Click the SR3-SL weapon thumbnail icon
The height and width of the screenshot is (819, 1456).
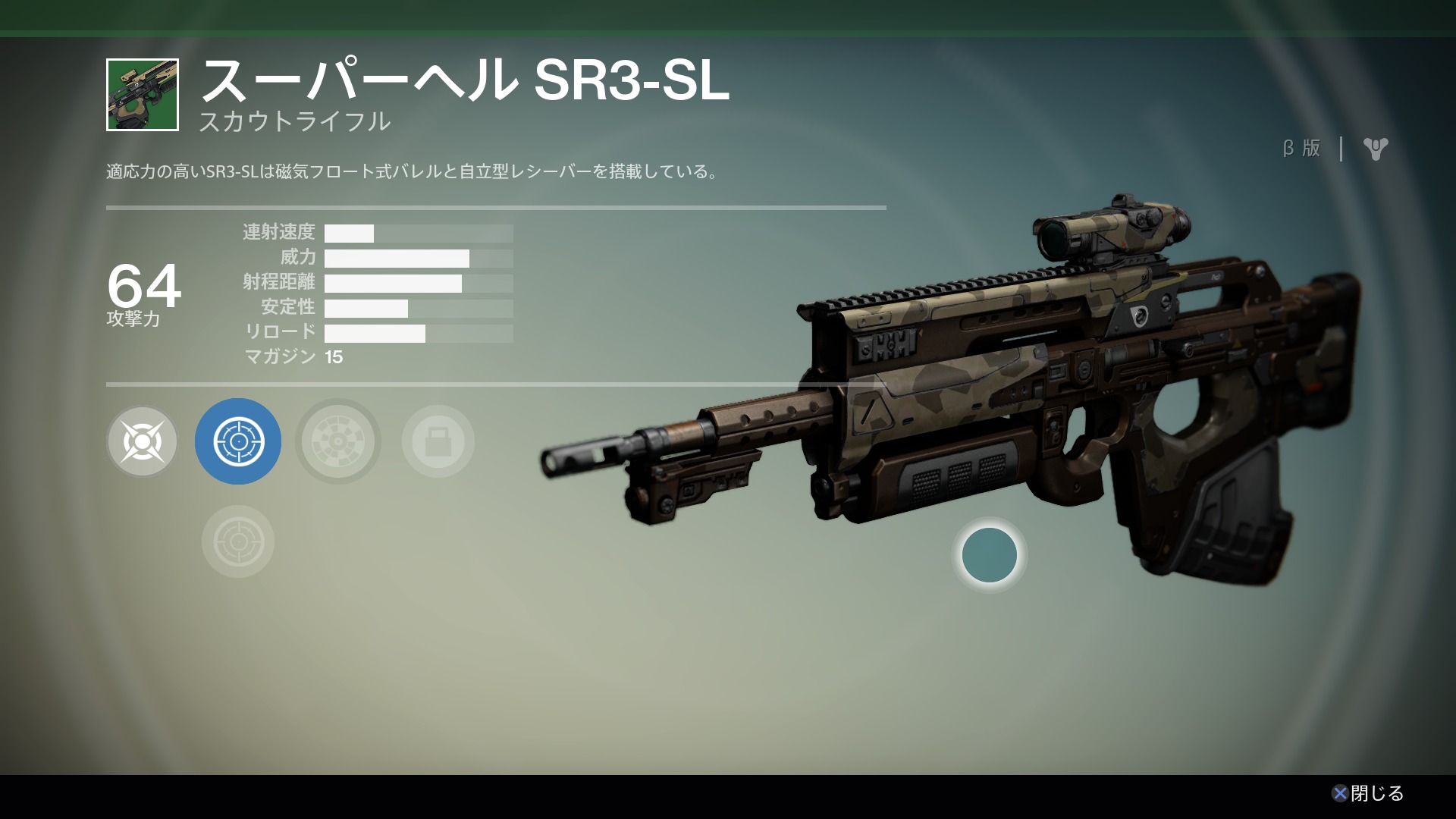143,95
